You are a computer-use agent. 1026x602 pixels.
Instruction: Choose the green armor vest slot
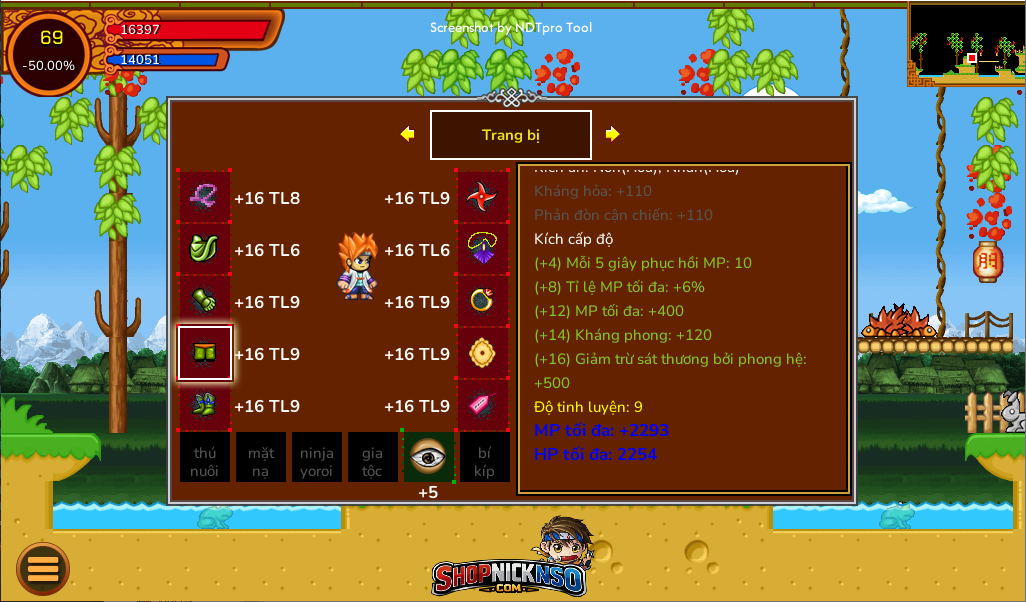pyautogui.click(x=205, y=249)
